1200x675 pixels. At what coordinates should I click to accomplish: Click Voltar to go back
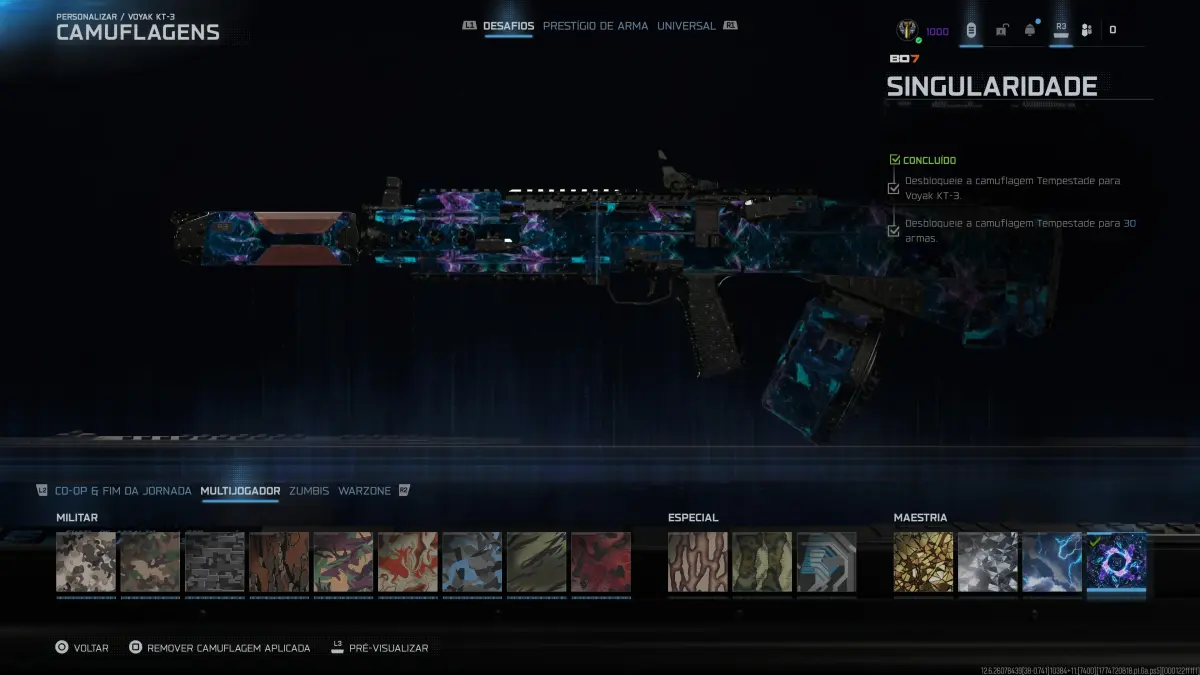pyautogui.click(x=81, y=648)
